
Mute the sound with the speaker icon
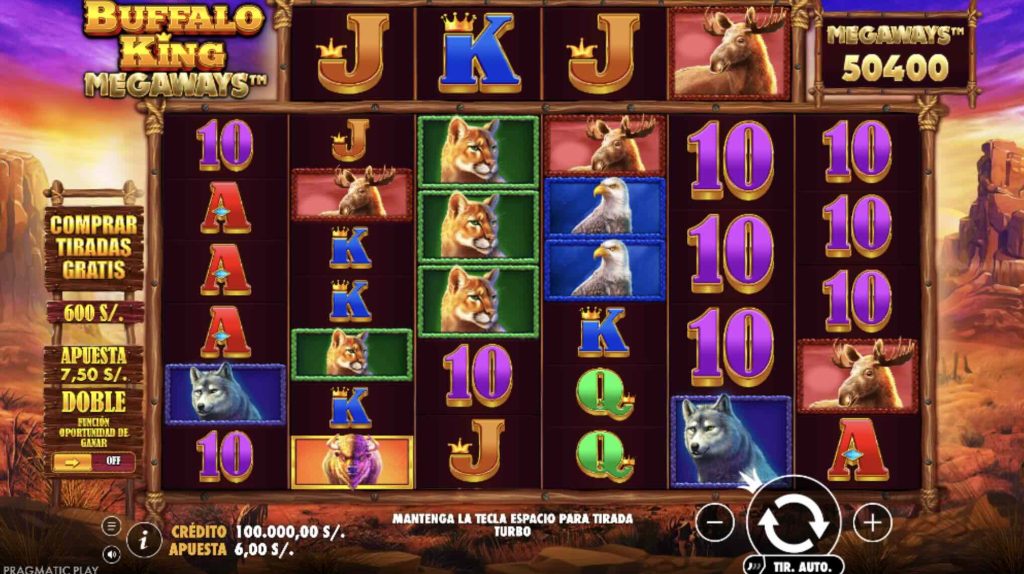pos(111,552)
